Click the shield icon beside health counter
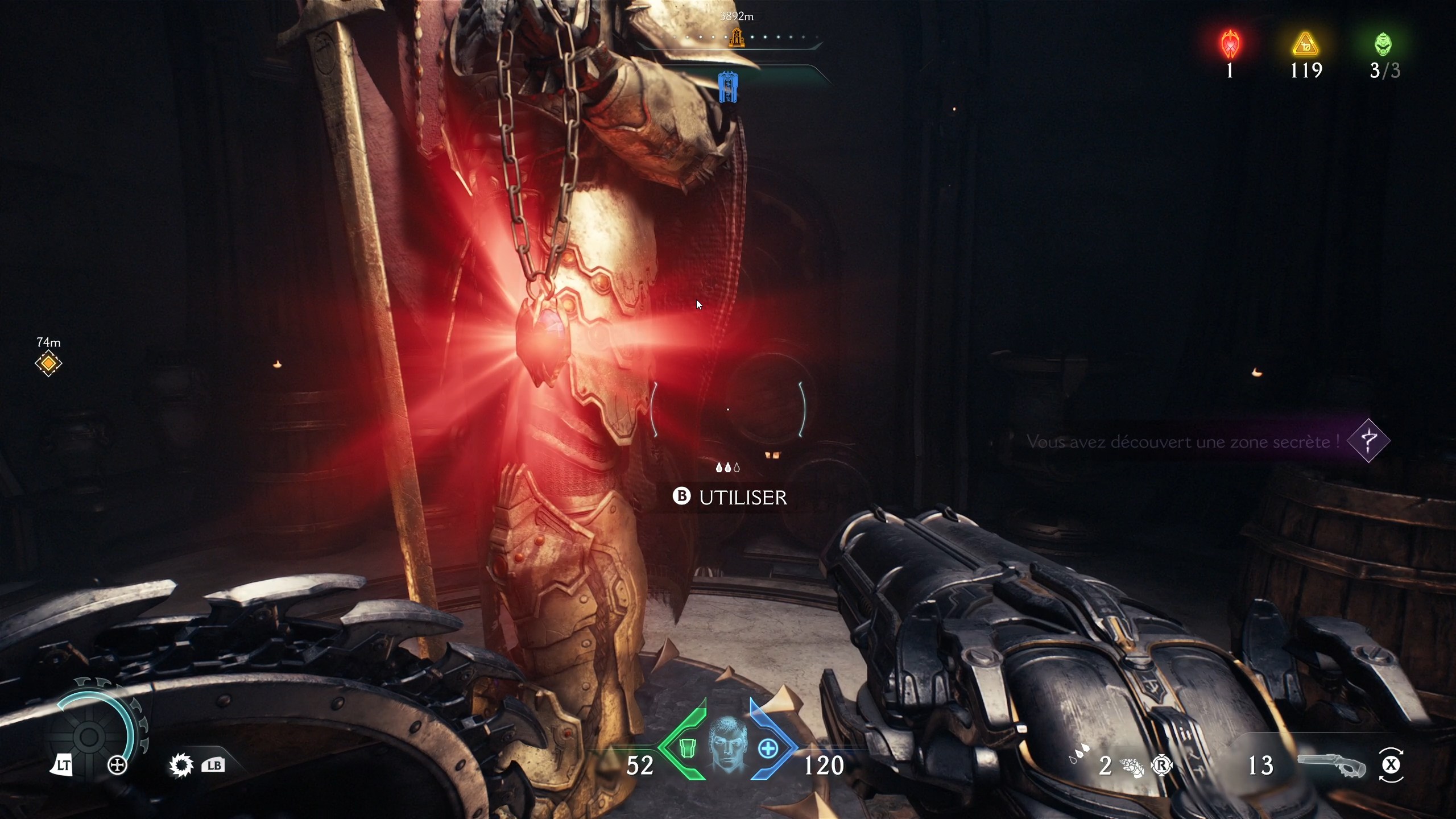The width and height of the screenshot is (1456, 819). [689, 749]
